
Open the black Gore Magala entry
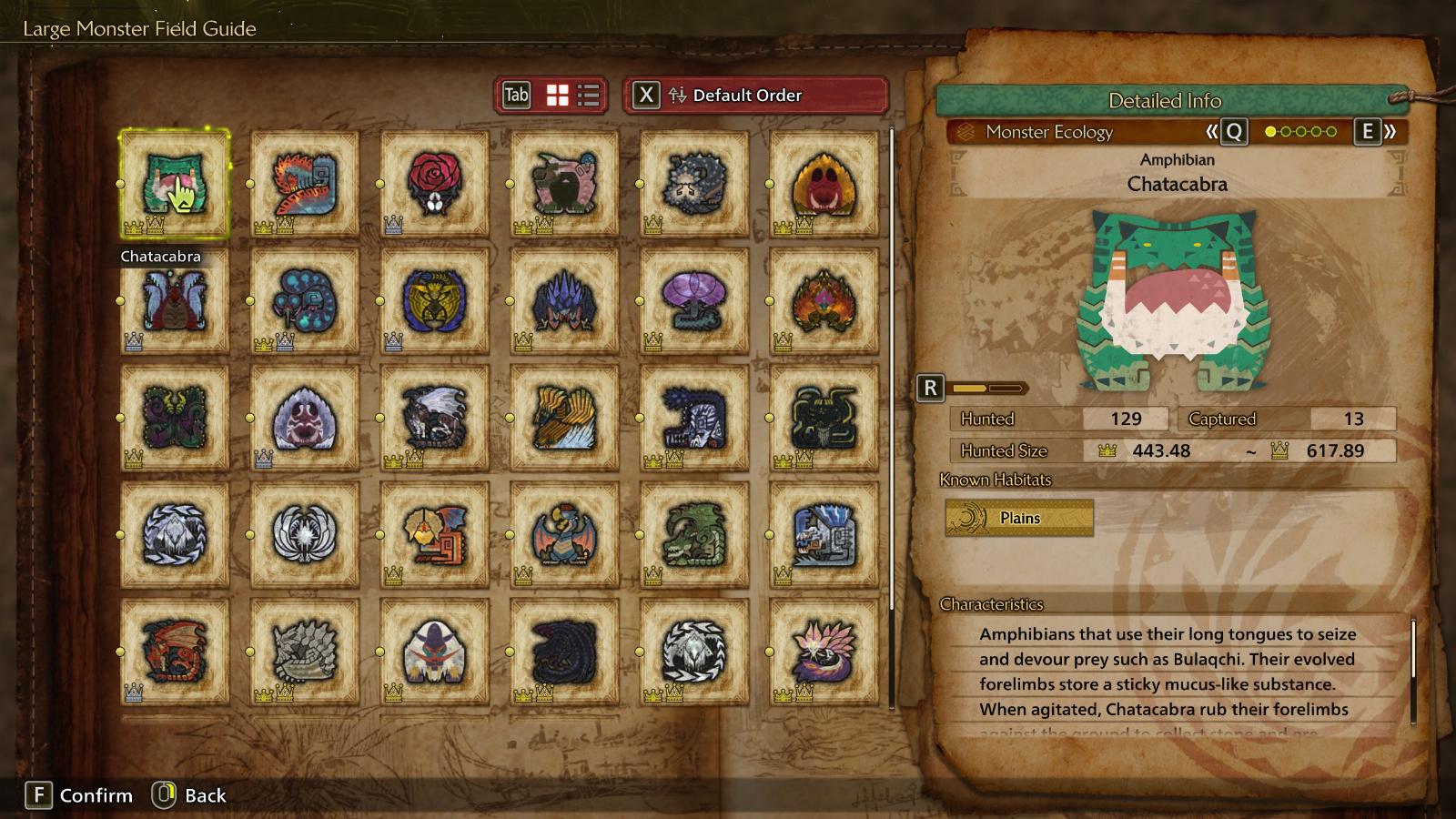pos(564,651)
